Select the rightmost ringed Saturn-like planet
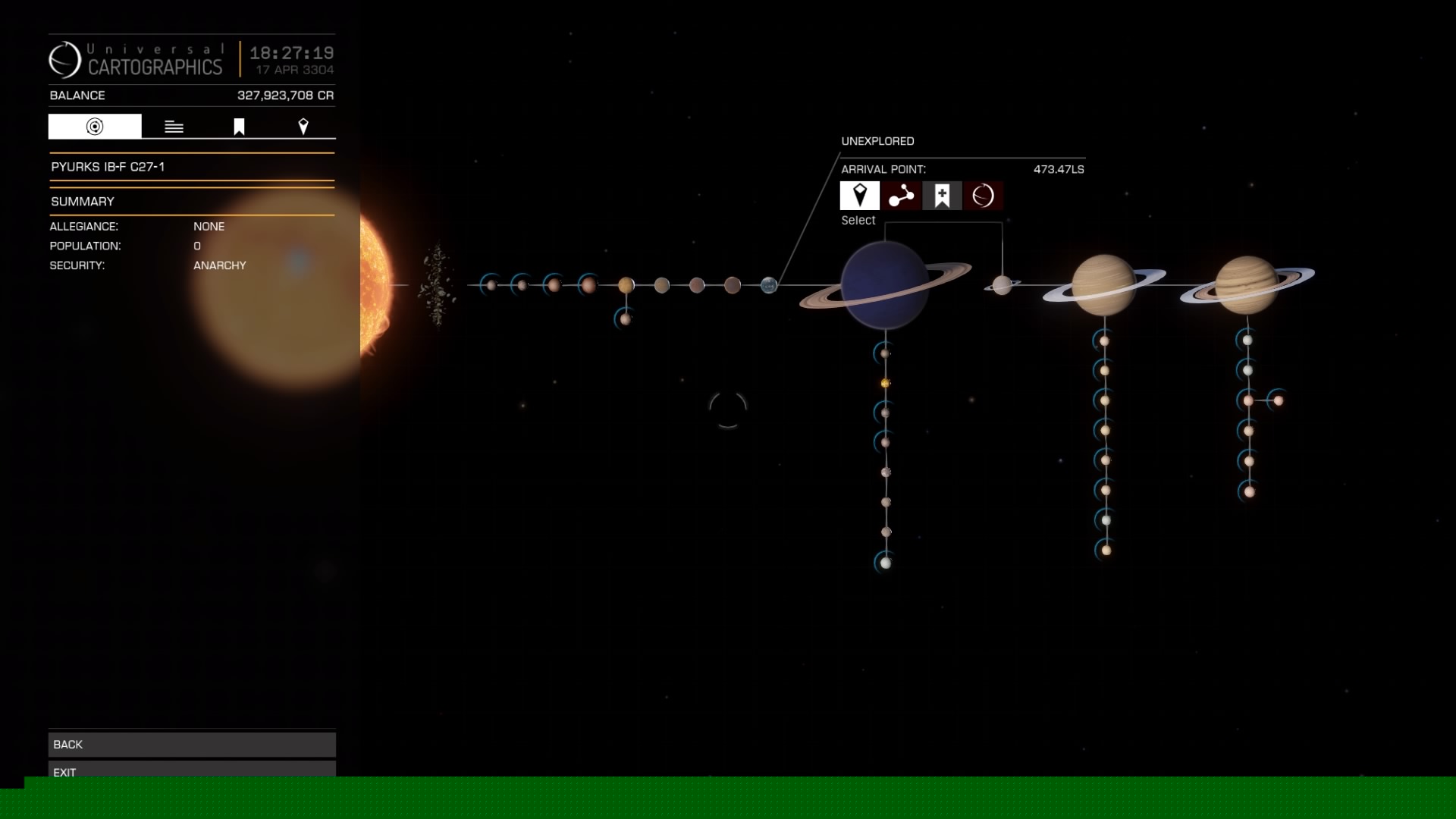Viewport: 1456px width, 819px height. click(1247, 284)
